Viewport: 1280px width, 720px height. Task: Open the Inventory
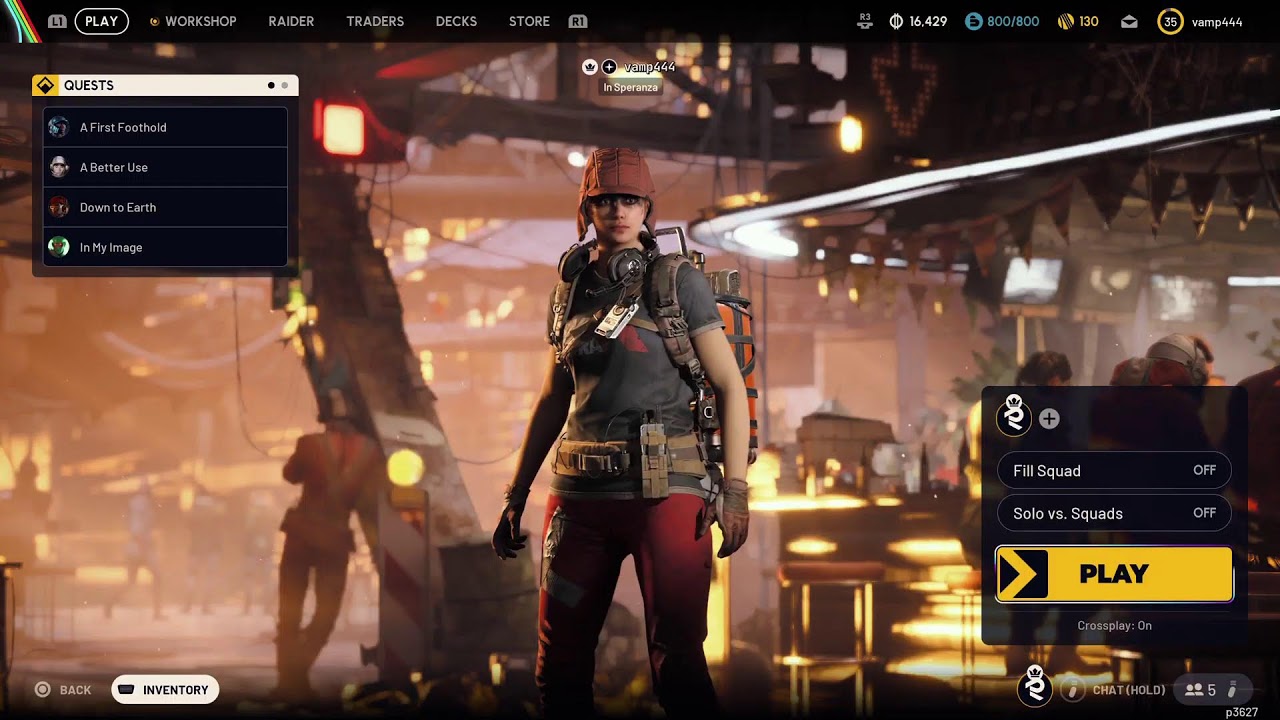tap(165, 689)
